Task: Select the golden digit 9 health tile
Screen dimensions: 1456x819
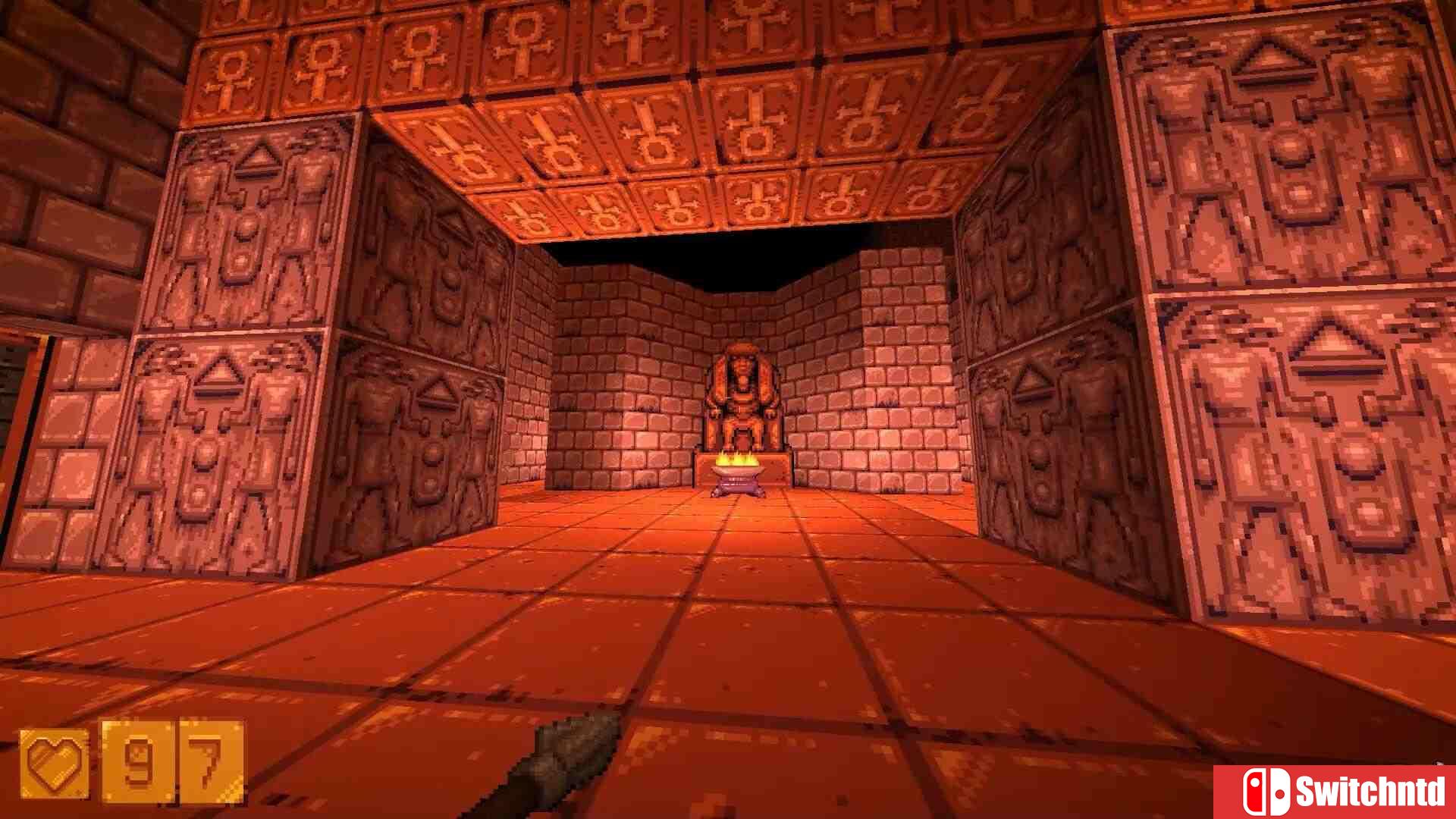Action: 136,761
